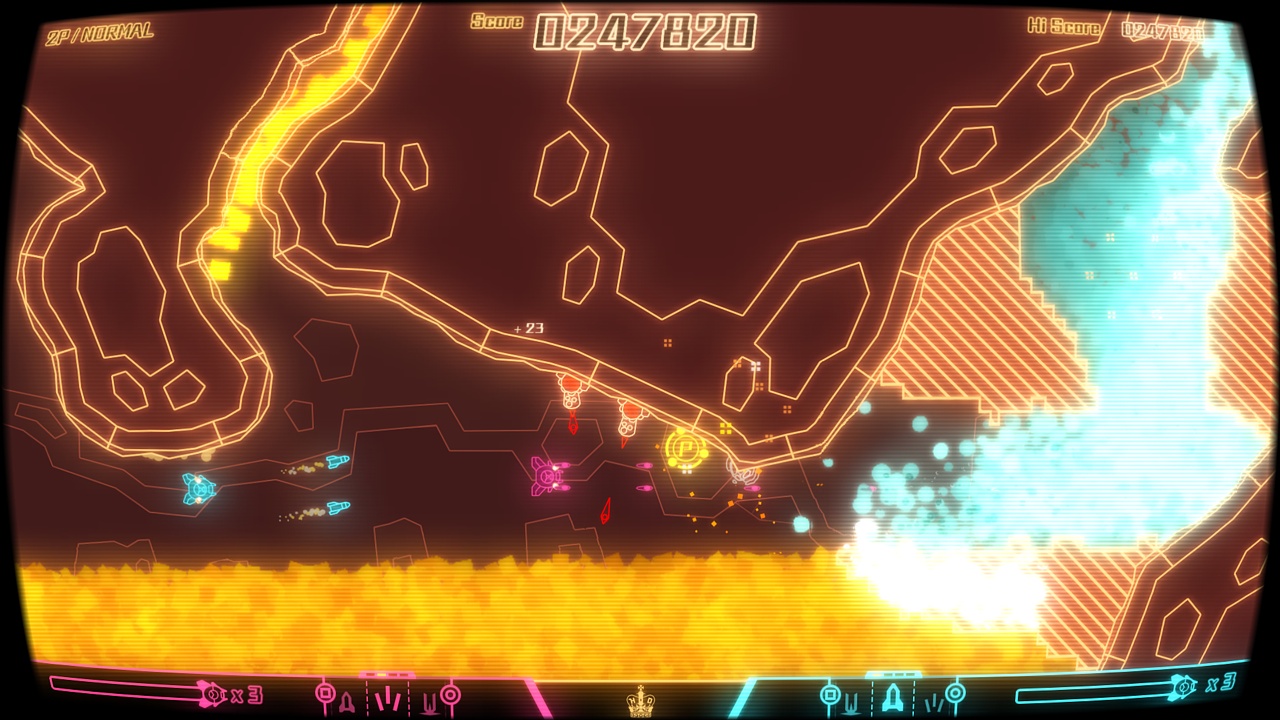Image resolution: width=1280 pixels, height=720 pixels.
Task: Select the pink player's spread shot icon
Action: point(386,700)
